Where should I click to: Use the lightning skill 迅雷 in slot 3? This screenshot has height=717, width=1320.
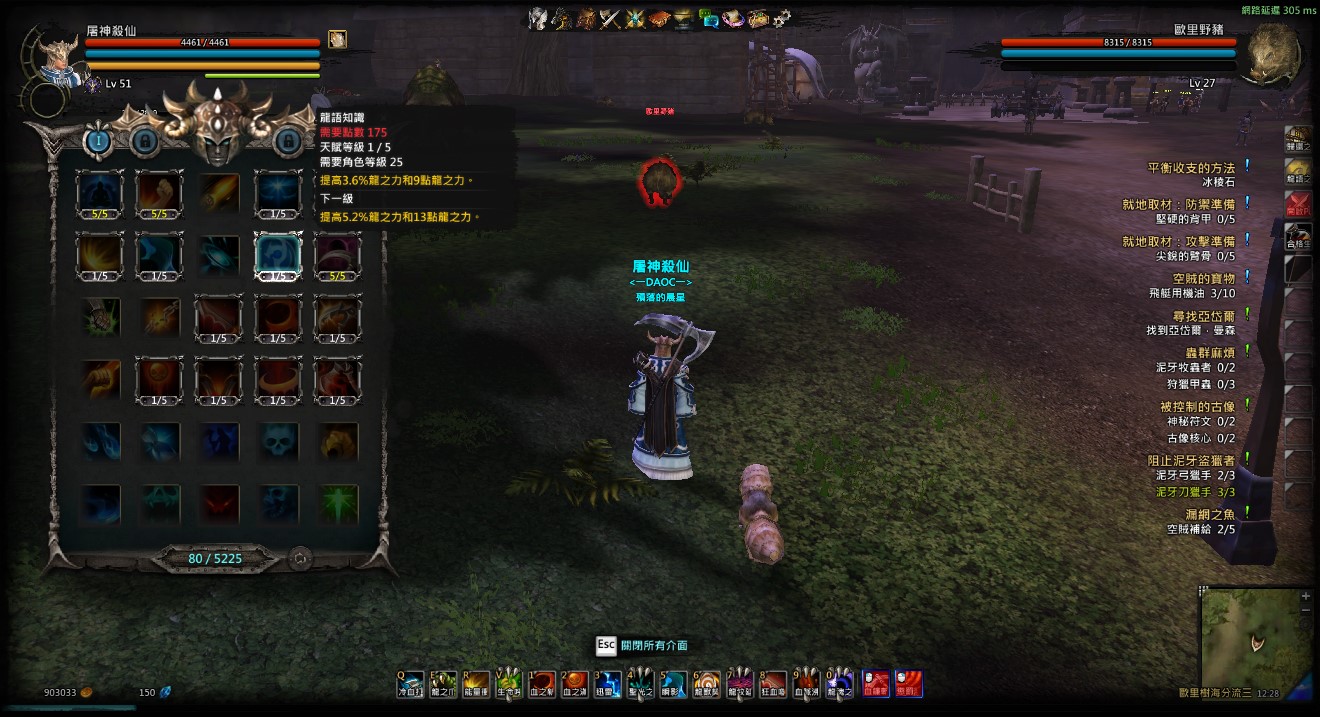click(x=608, y=684)
